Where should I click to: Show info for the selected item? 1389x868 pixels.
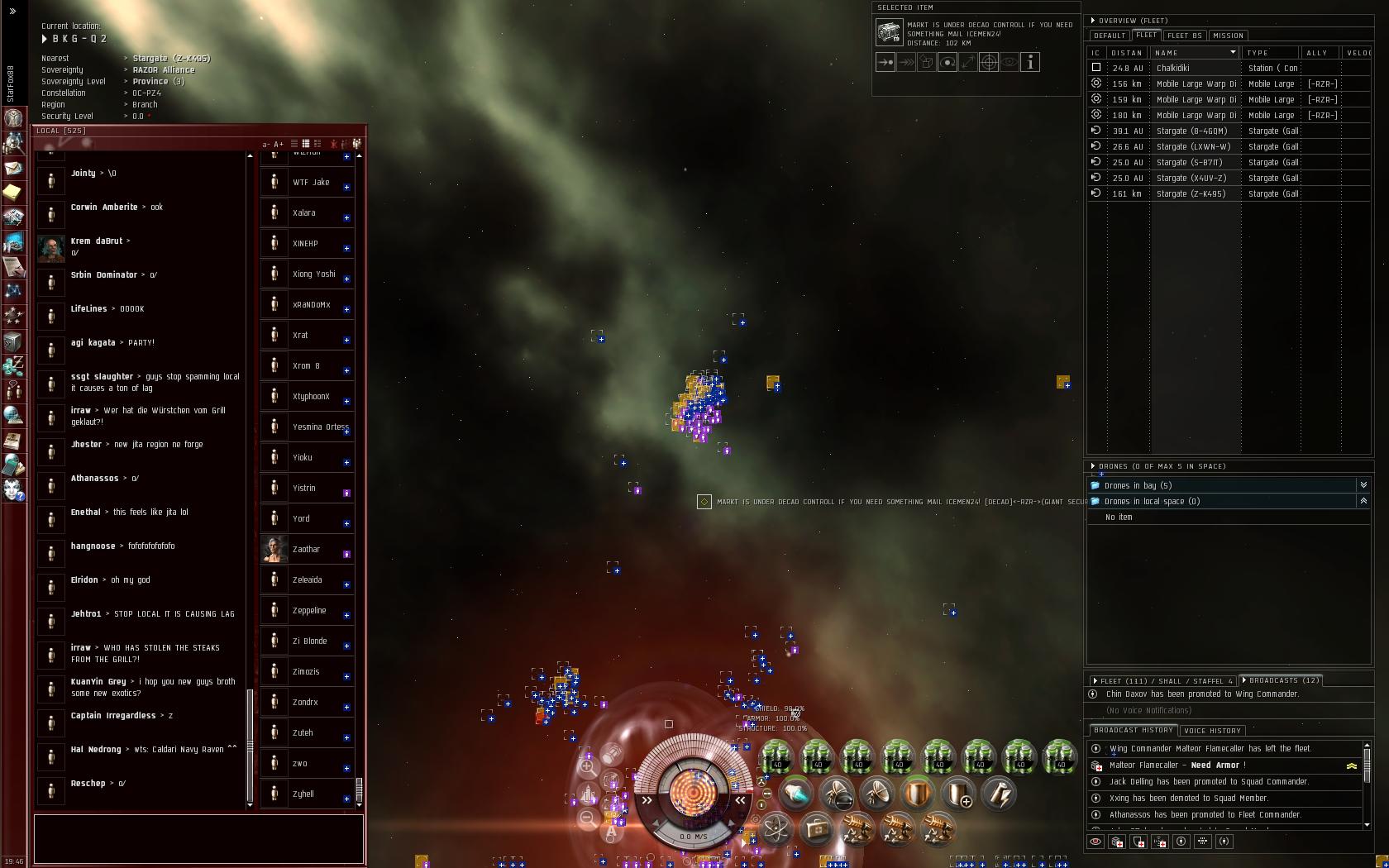click(1030, 62)
